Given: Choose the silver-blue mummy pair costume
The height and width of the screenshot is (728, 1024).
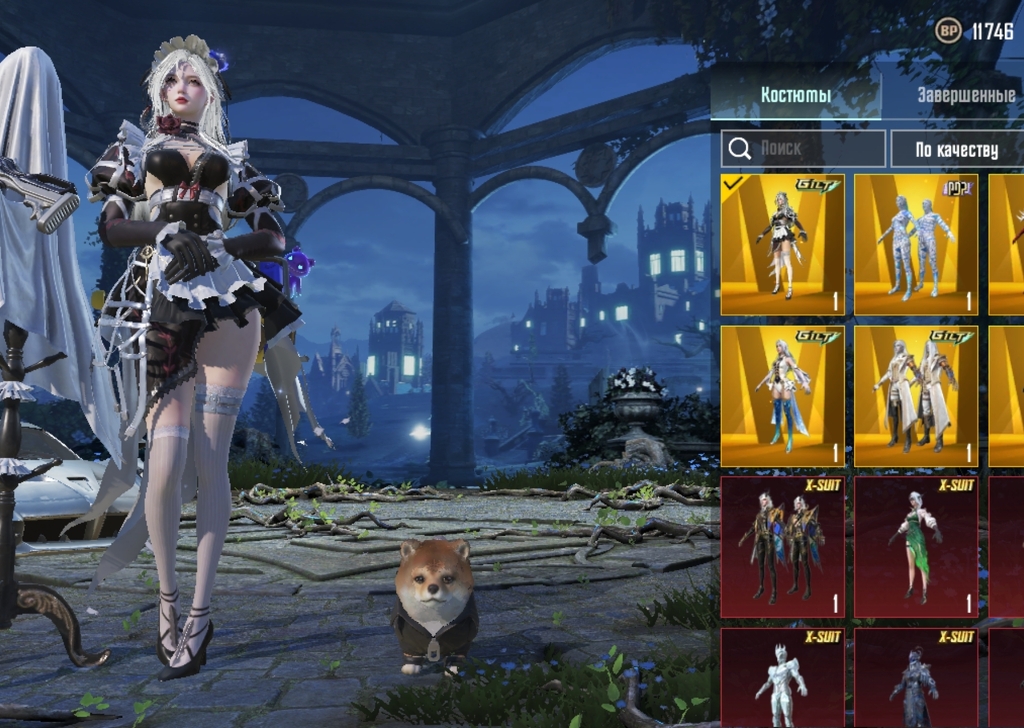Looking at the screenshot, I should 916,245.
